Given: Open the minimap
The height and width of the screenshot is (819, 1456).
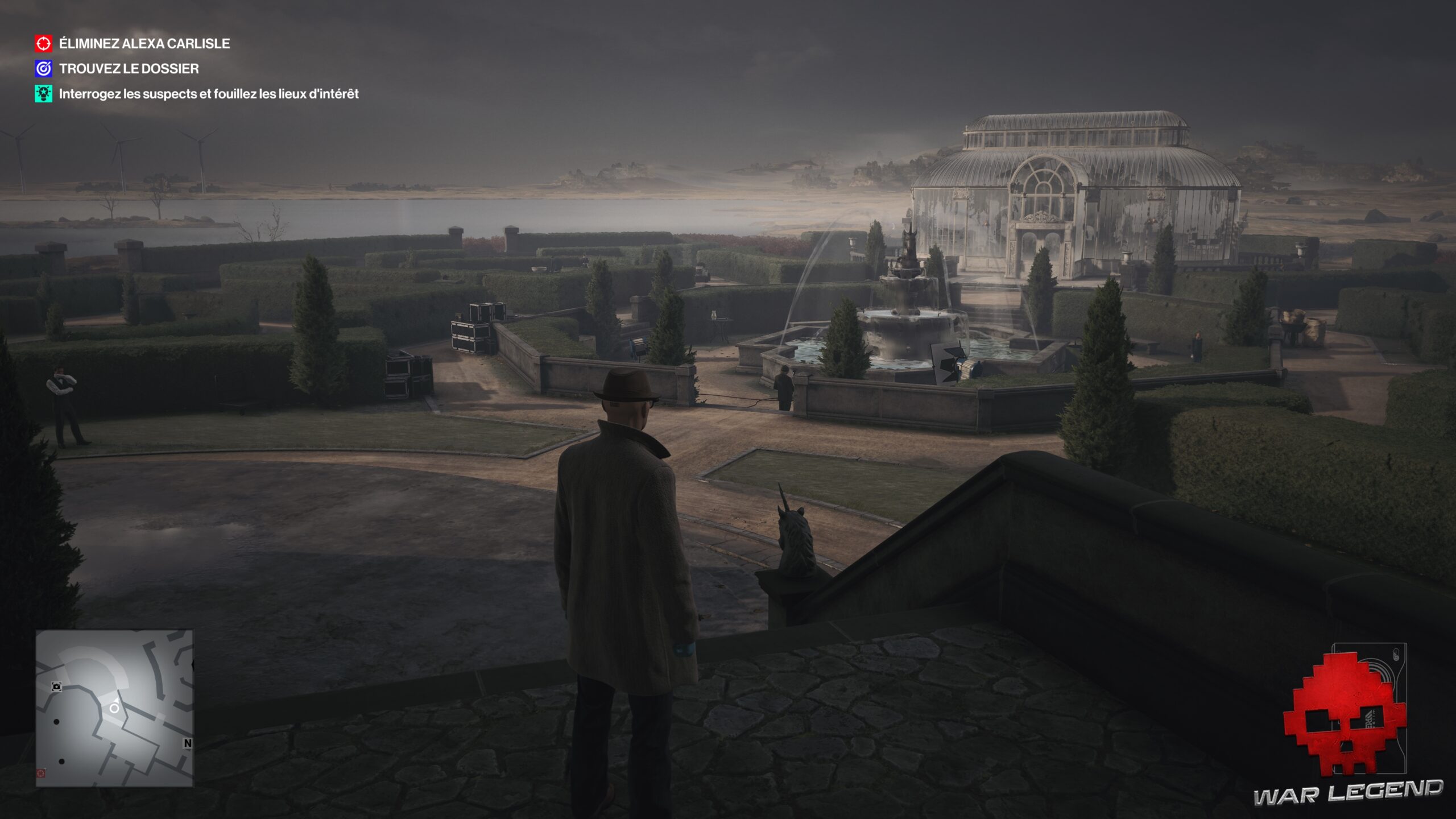Looking at the screenshot, I should 114,708.
